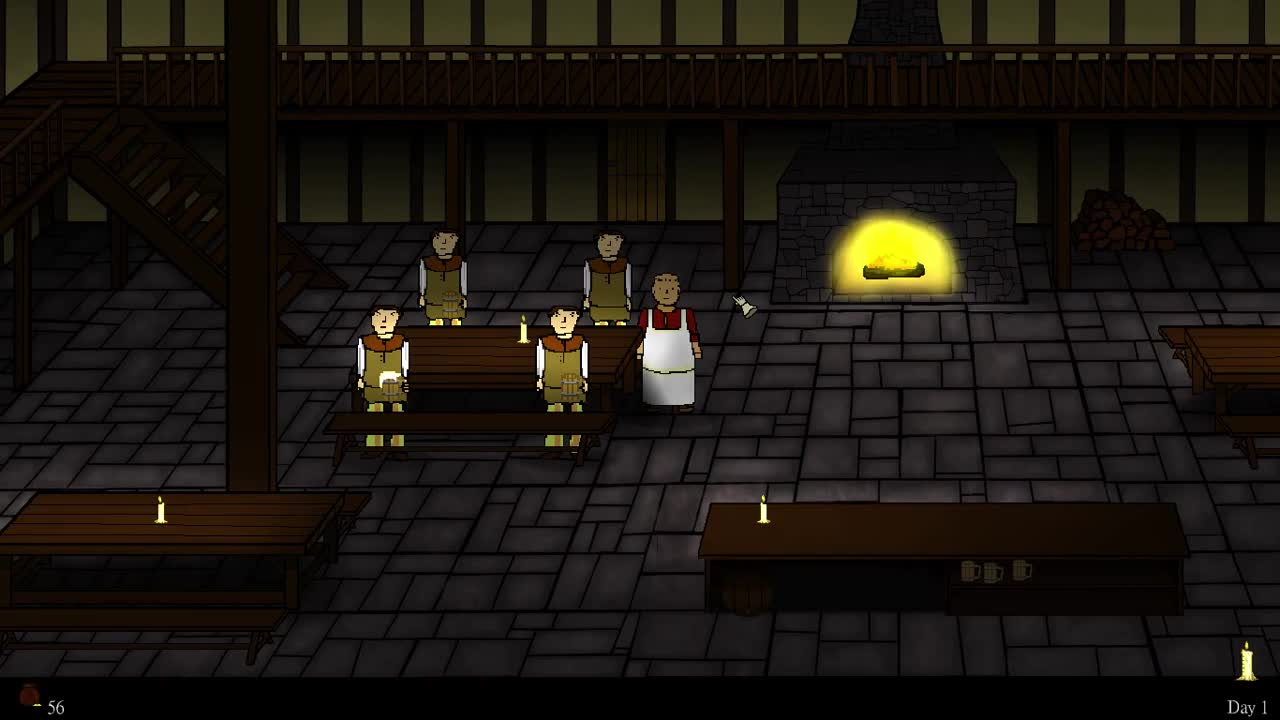Select the three mugs on the serving counter

pos(995,570)
